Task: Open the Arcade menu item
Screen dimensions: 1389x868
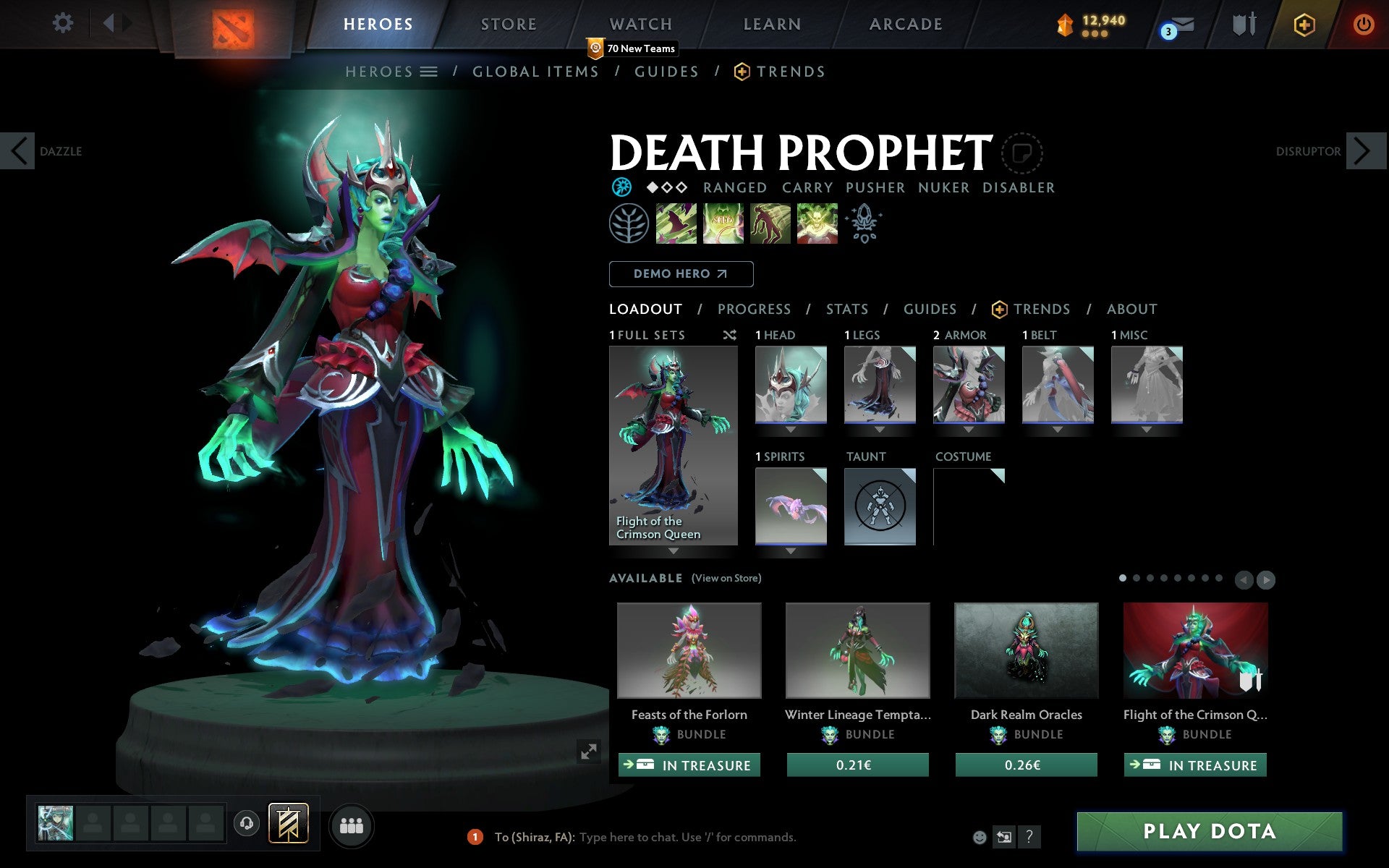Action: [905, 24]
